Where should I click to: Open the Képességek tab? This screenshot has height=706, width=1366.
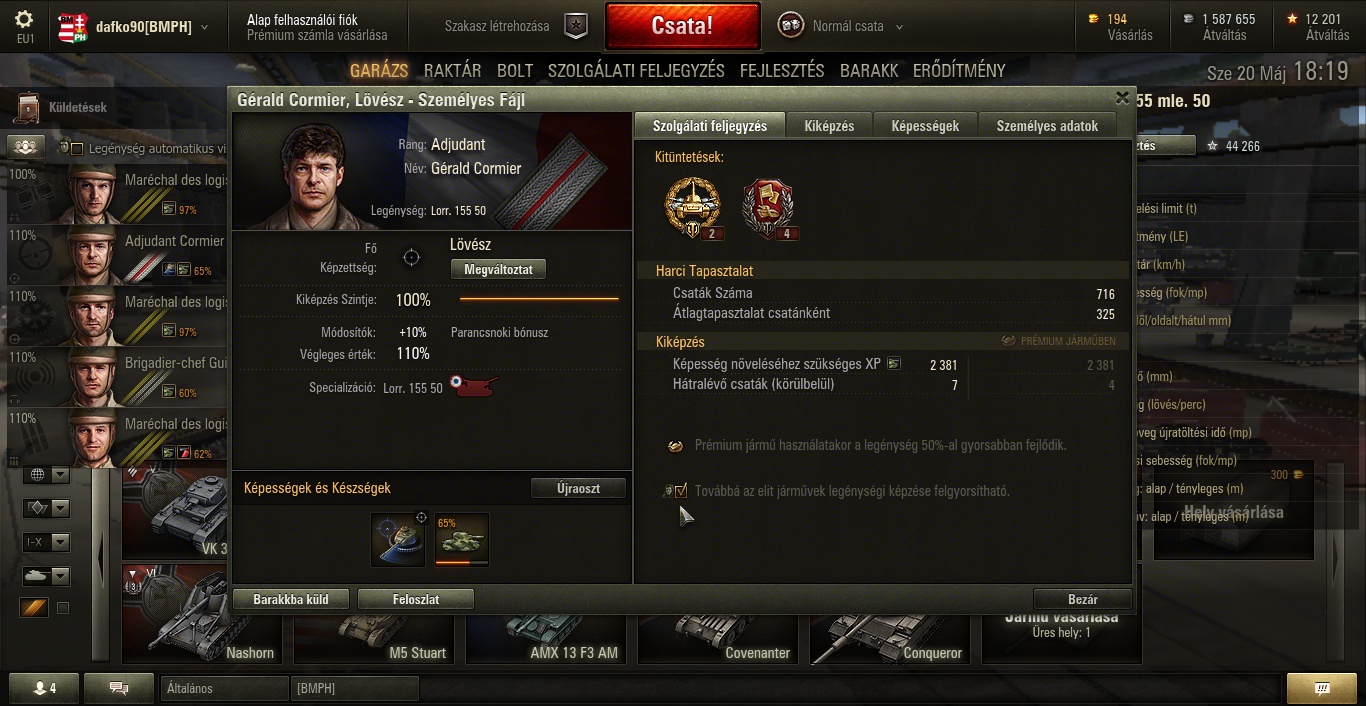925,126
